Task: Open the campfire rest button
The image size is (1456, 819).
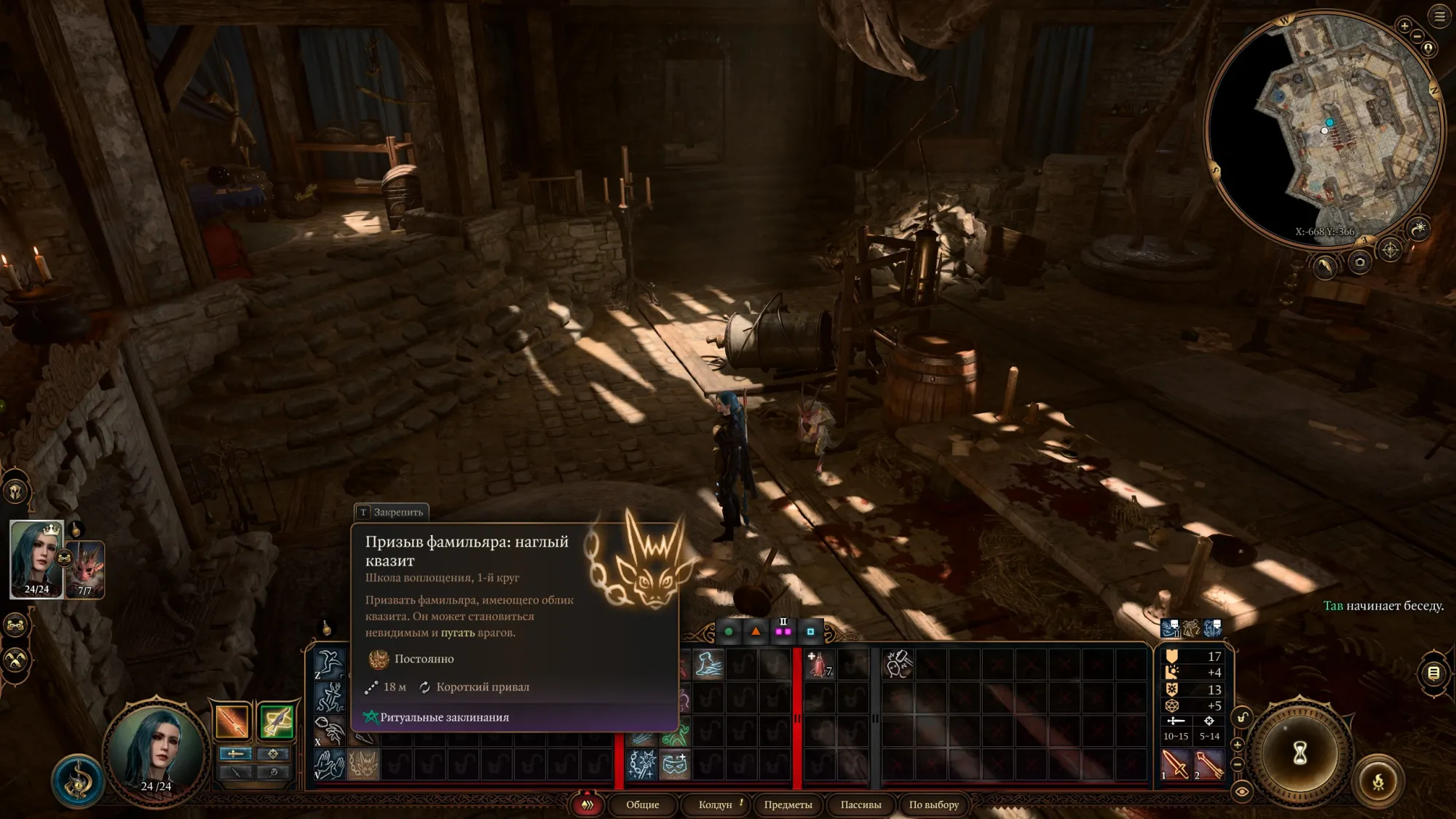Action: coord(1378,783)
